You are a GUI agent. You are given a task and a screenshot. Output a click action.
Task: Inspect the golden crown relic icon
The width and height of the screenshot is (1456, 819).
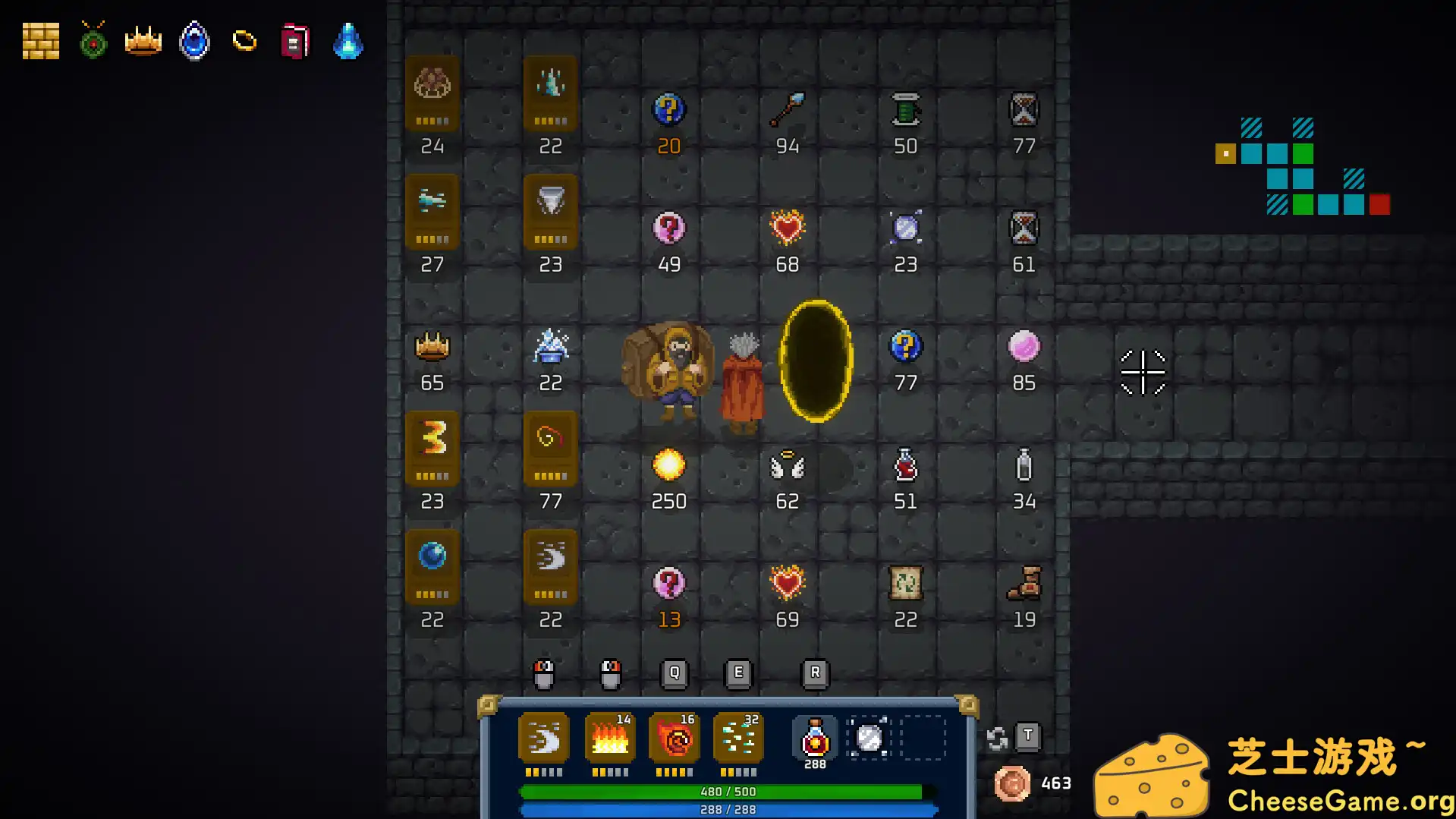pyautogui.click(x=143, y=41)
